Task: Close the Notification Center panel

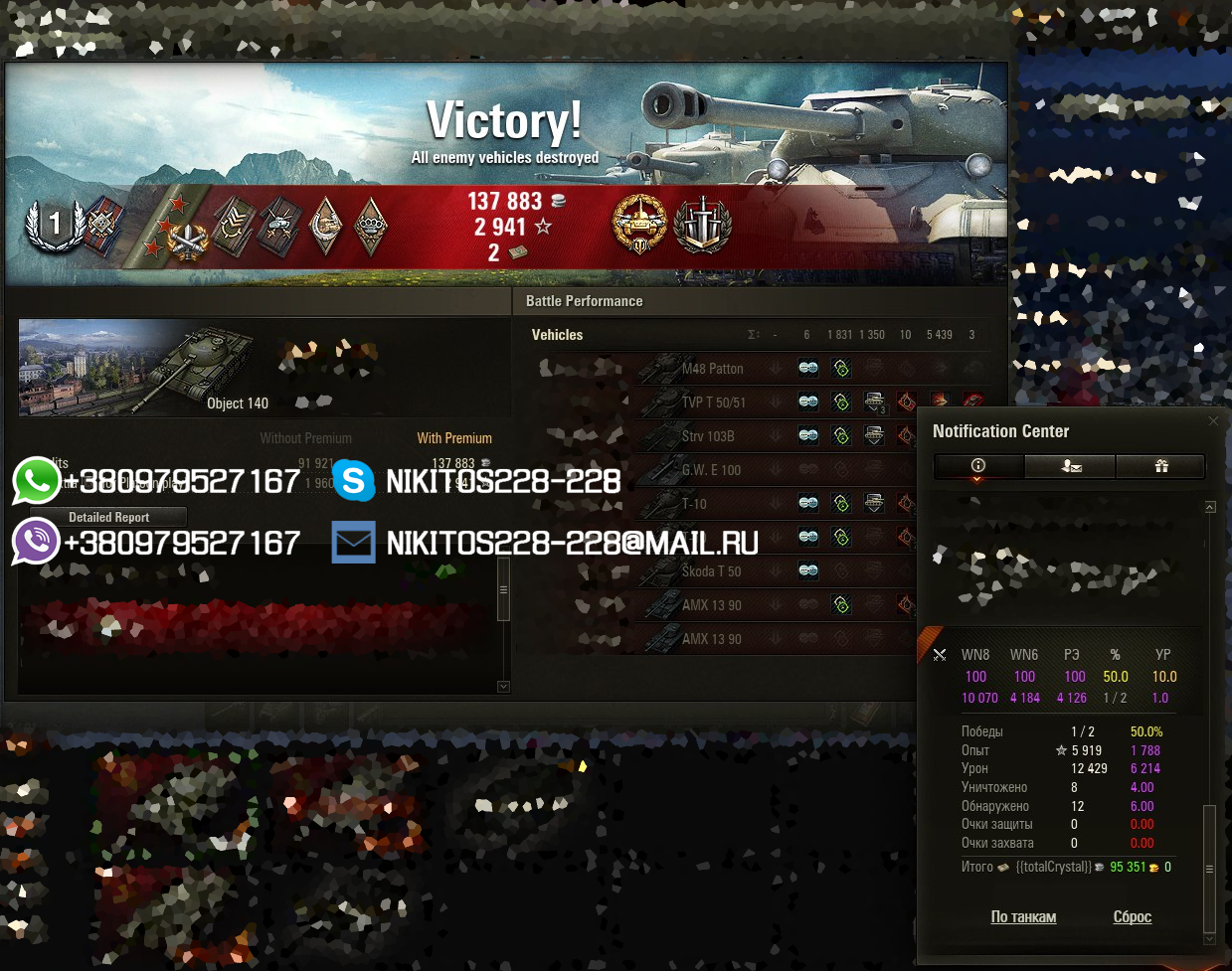Action: click(1213, 421)
